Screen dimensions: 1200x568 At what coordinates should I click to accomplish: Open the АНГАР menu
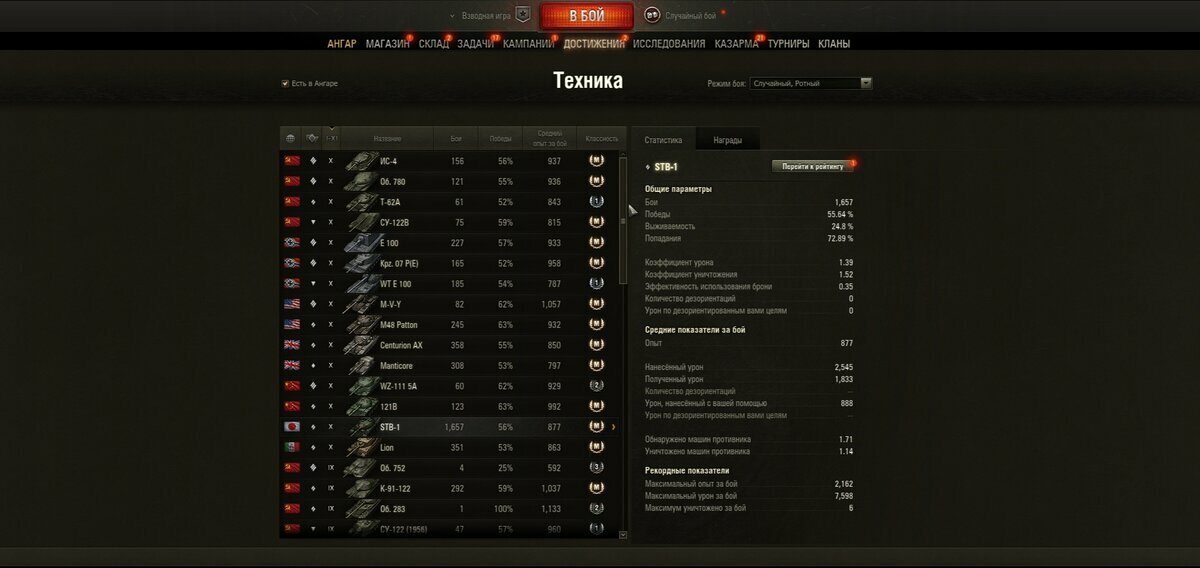click(x=342, y=44)
